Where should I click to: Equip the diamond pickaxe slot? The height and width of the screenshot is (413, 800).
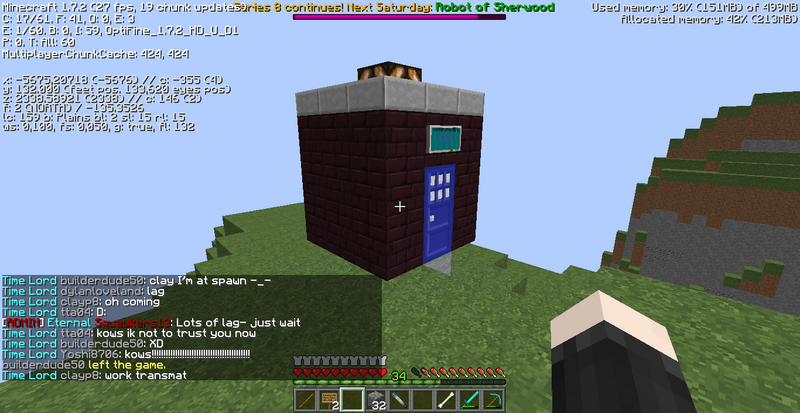coord(494,400)
